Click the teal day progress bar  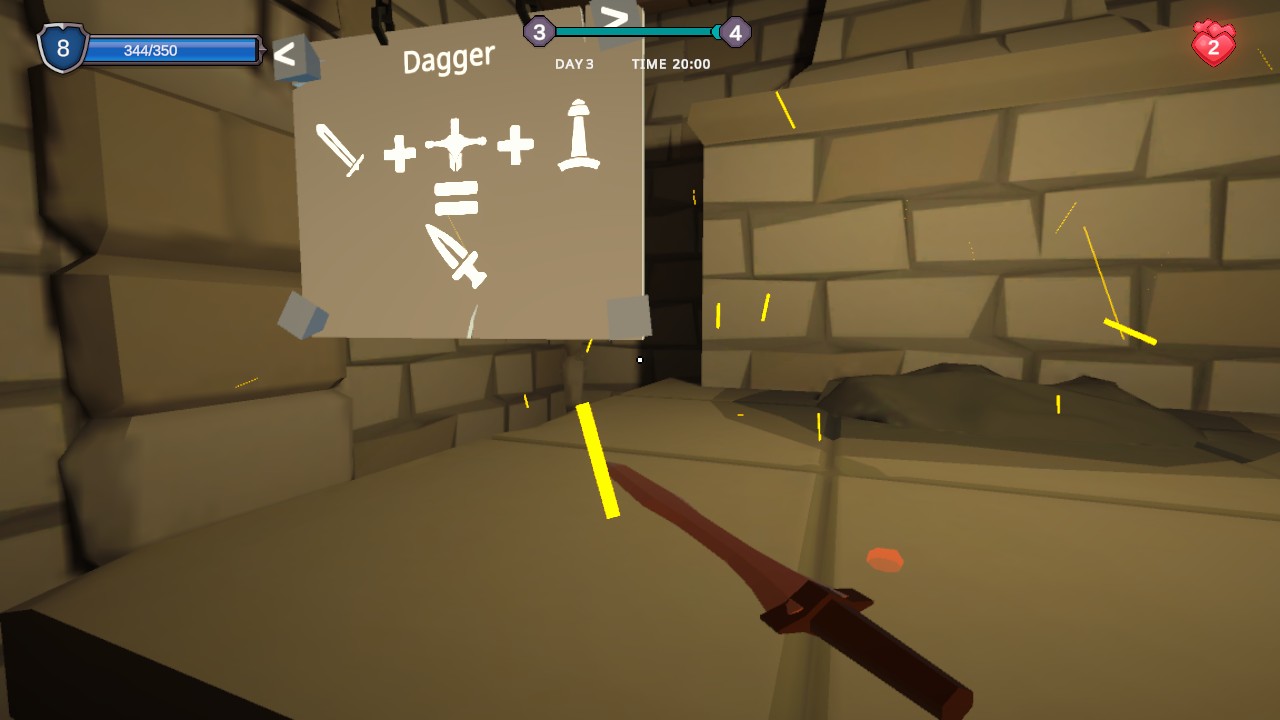(x=637, y=31)
